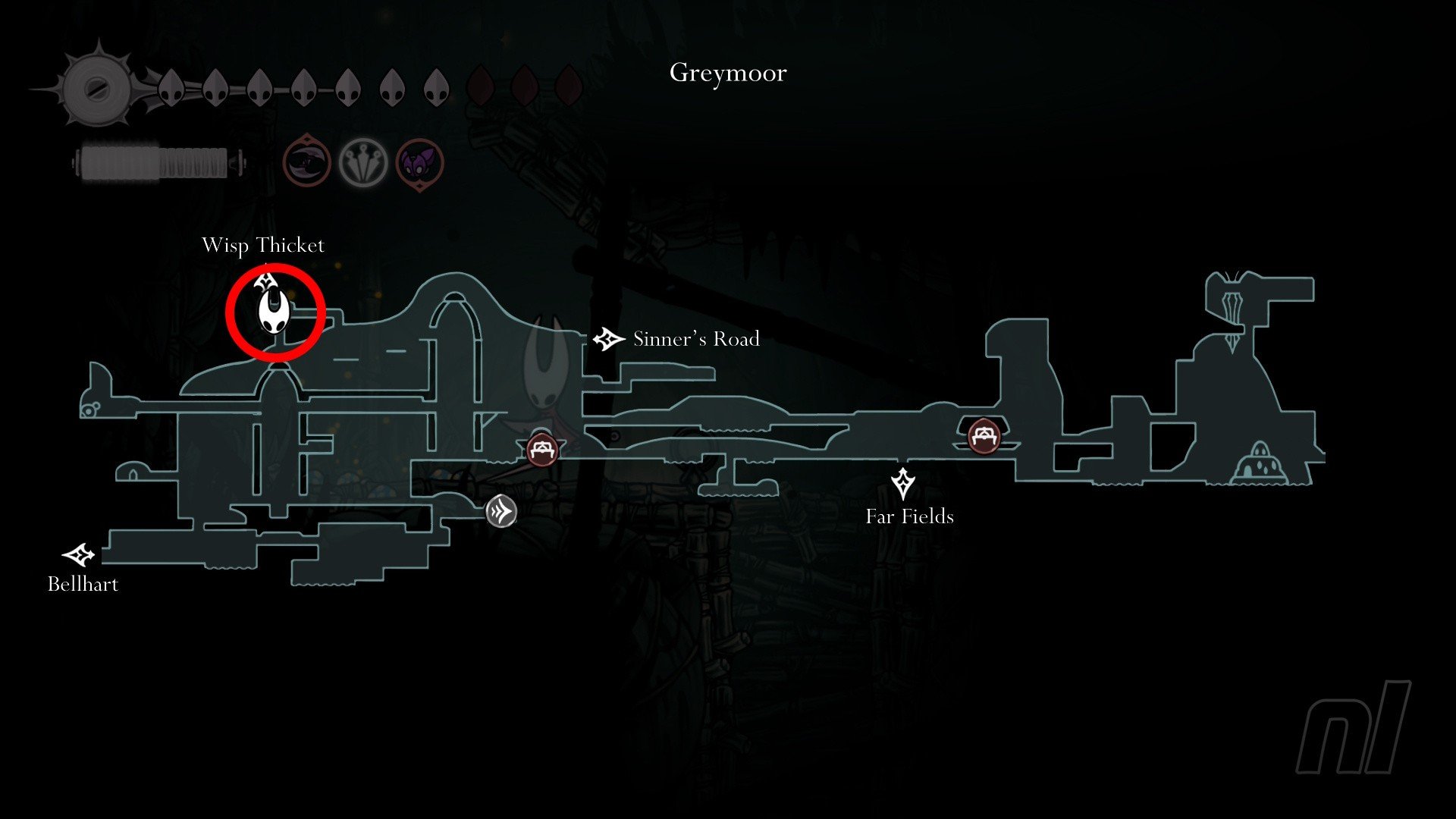Select the bench marker nearest the Far Fields exit
Image resolution: width=1456 pixels, height=819 pixels.
(984, 436)
